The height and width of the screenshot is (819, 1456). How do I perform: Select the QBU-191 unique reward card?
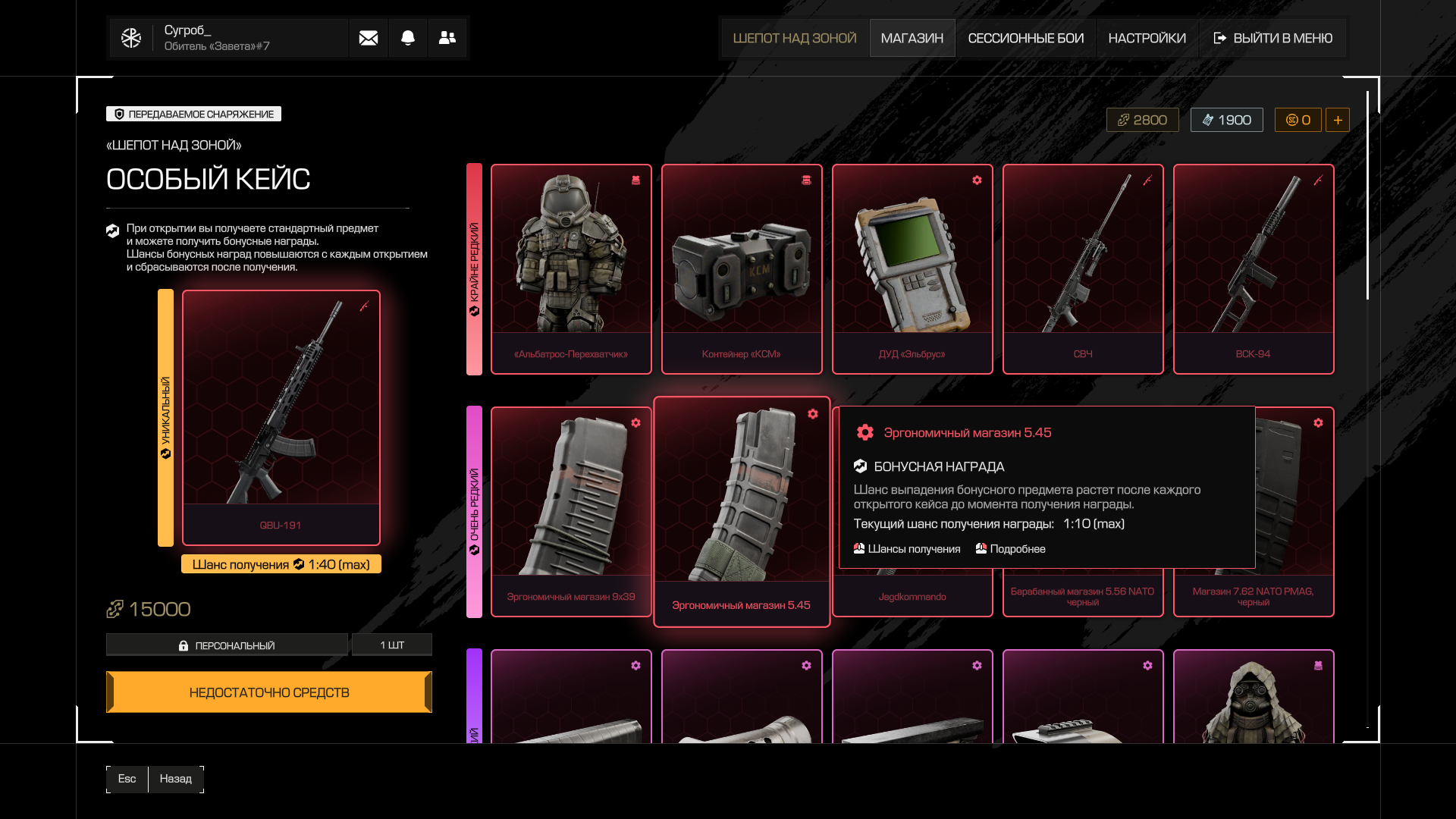click(x=281, y=417)
